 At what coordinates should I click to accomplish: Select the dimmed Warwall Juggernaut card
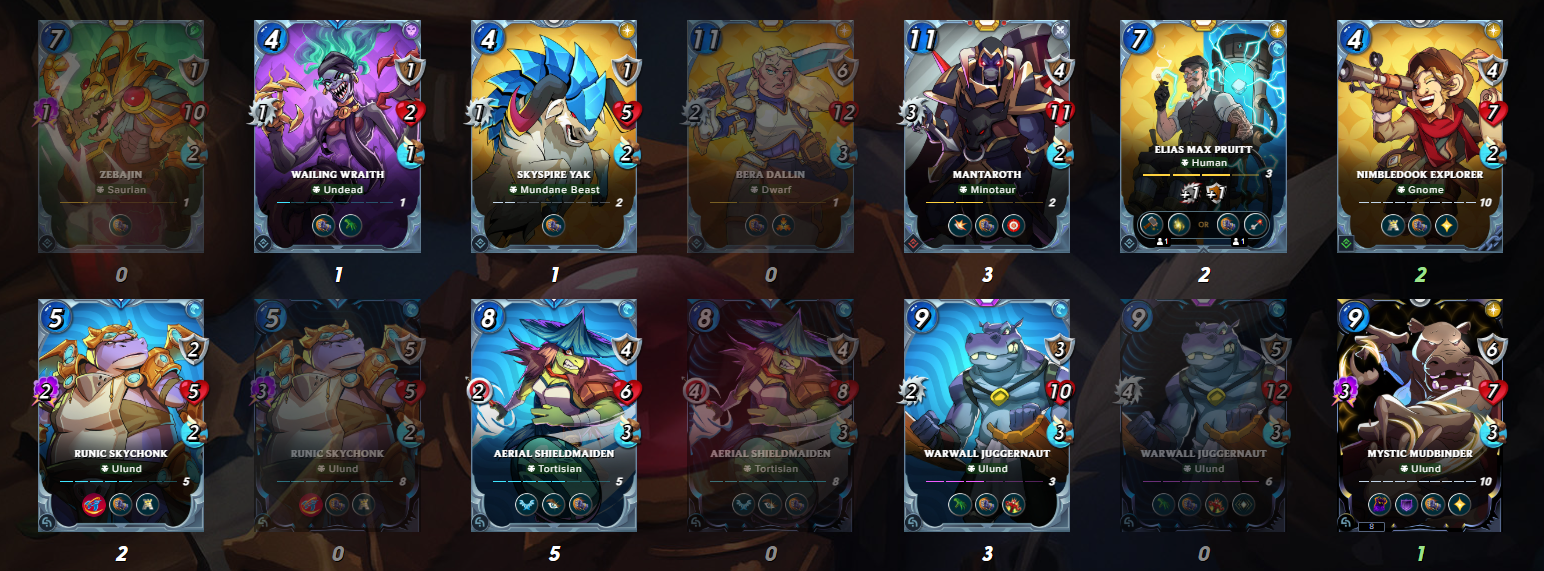[x=1204, y=414]
